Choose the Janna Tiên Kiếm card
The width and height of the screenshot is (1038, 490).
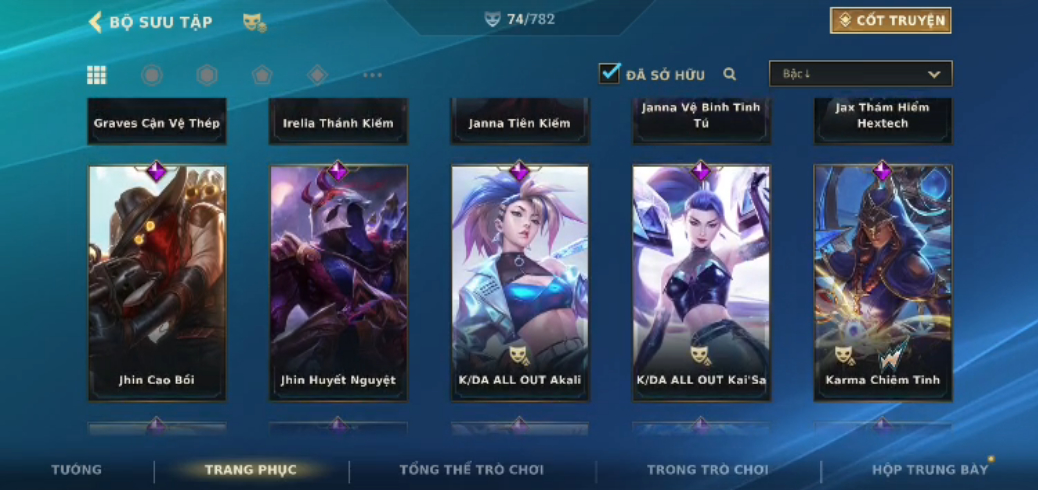tap(520, 121)
